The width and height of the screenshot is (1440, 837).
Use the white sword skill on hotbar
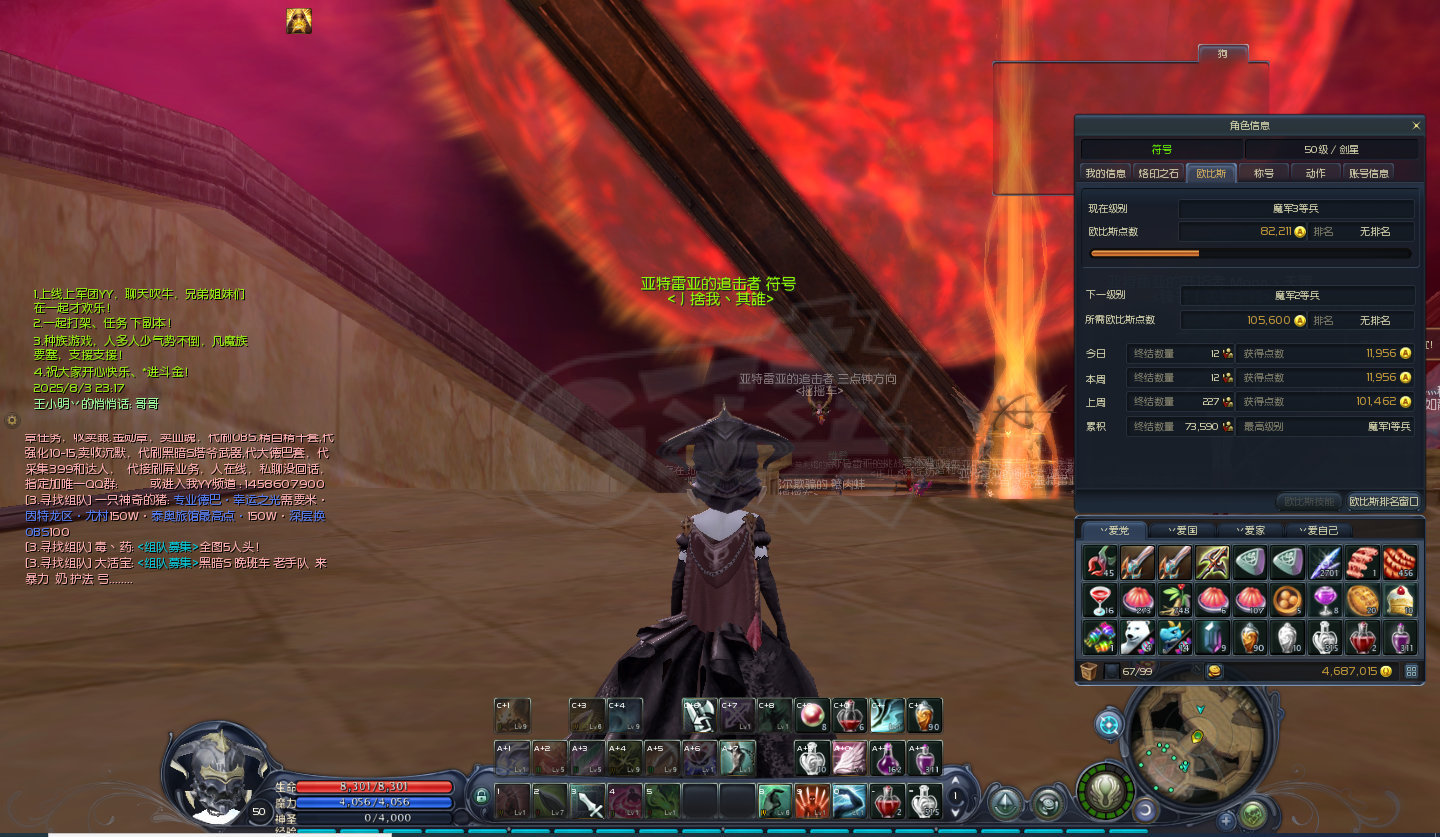[587, 802]
